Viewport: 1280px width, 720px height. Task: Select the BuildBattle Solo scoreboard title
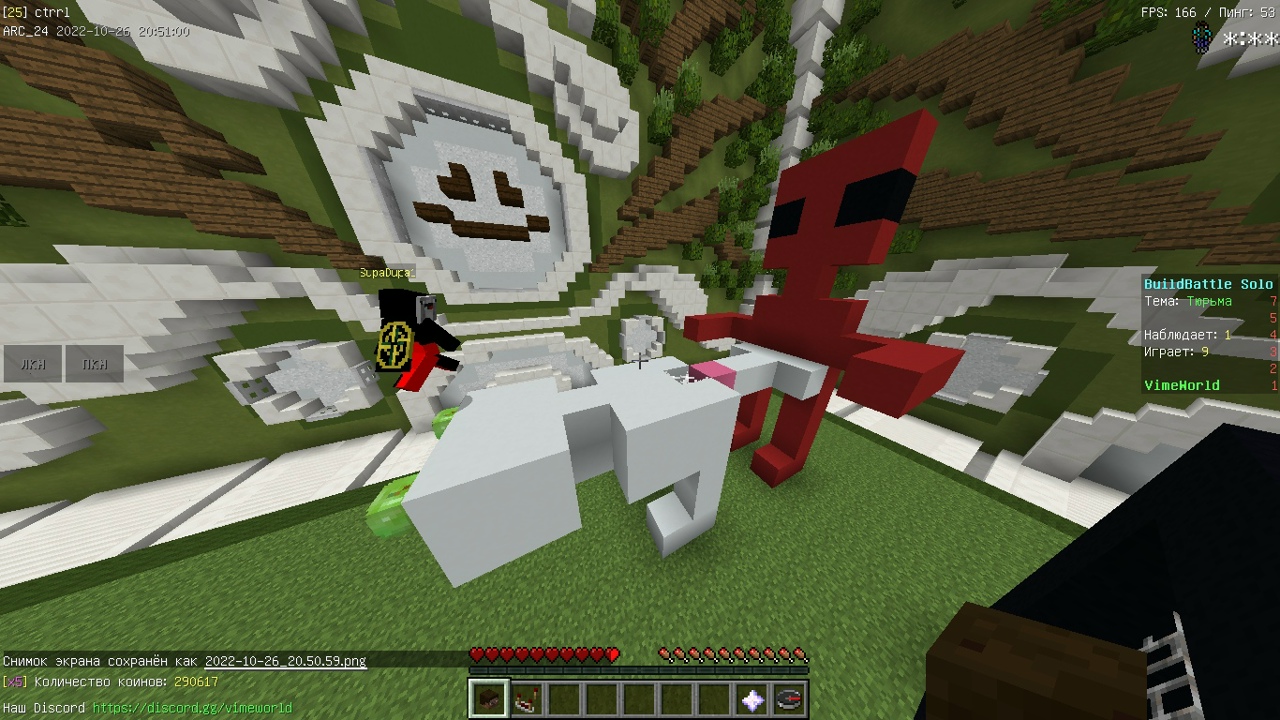point(1207,284)
